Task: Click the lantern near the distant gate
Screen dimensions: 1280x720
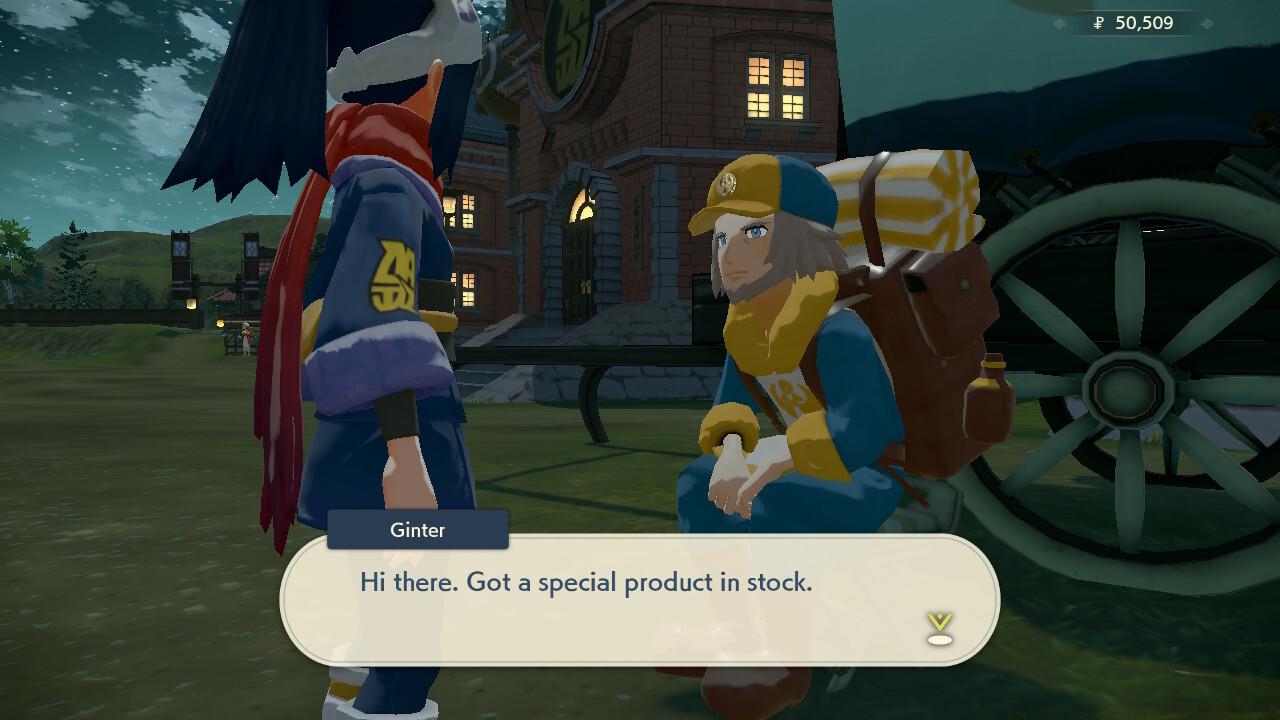Action: 190,303
